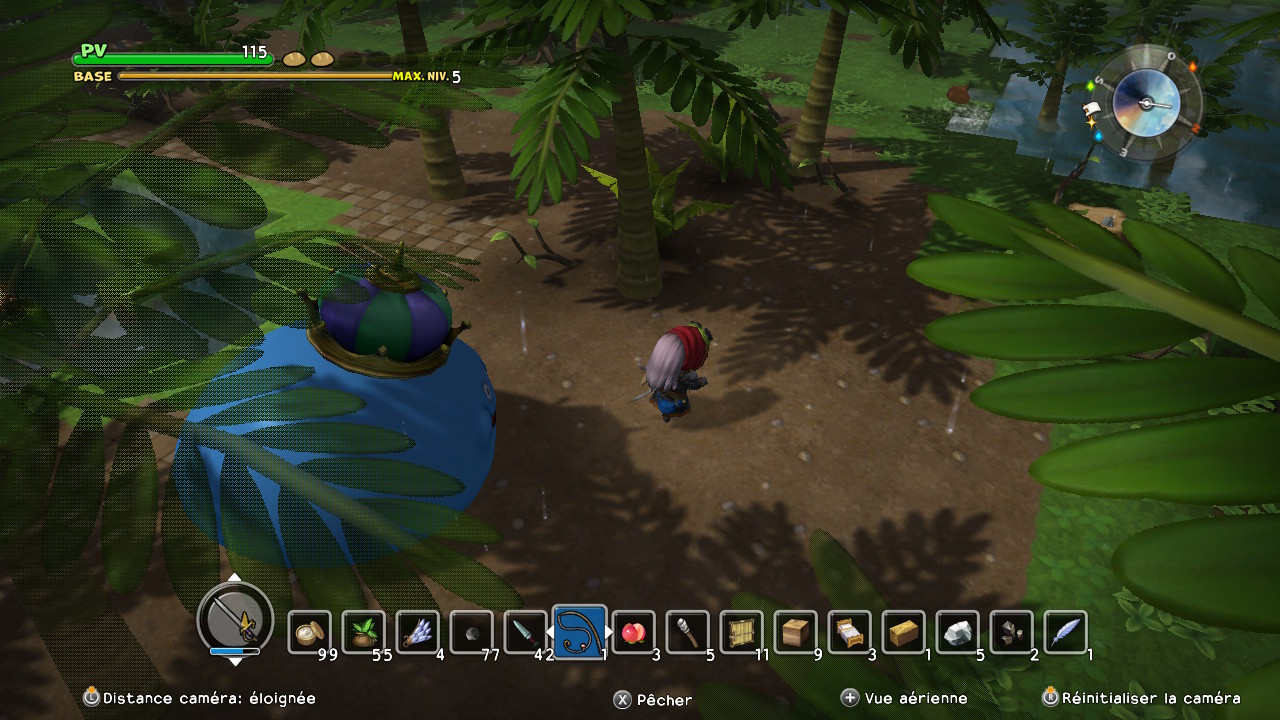Select the fishing rod hotbar slot
The width and height of the screenshot is (1280, 720).
579,632
